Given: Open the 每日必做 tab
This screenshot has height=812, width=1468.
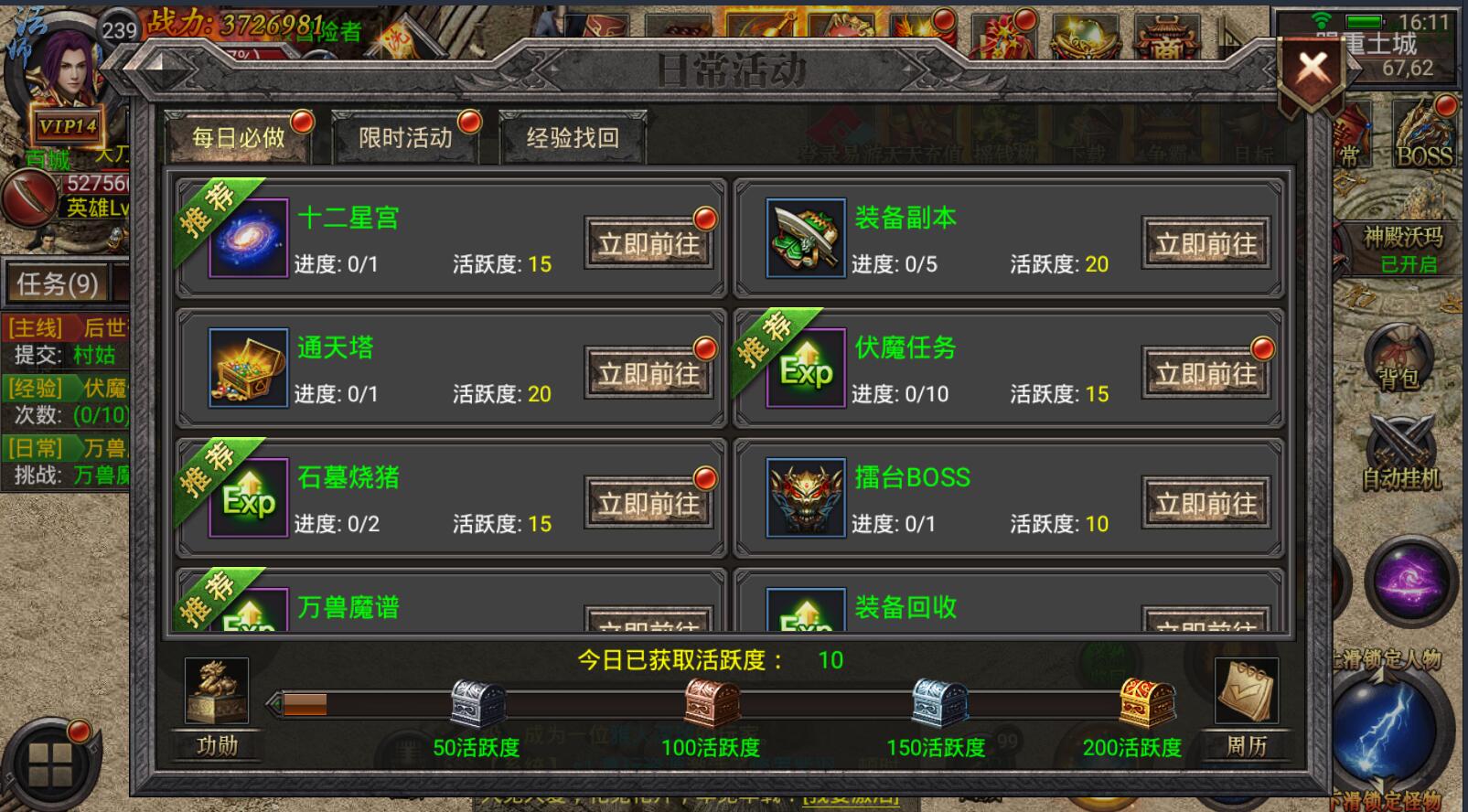Looking at the screenshot, I should 239,137.
